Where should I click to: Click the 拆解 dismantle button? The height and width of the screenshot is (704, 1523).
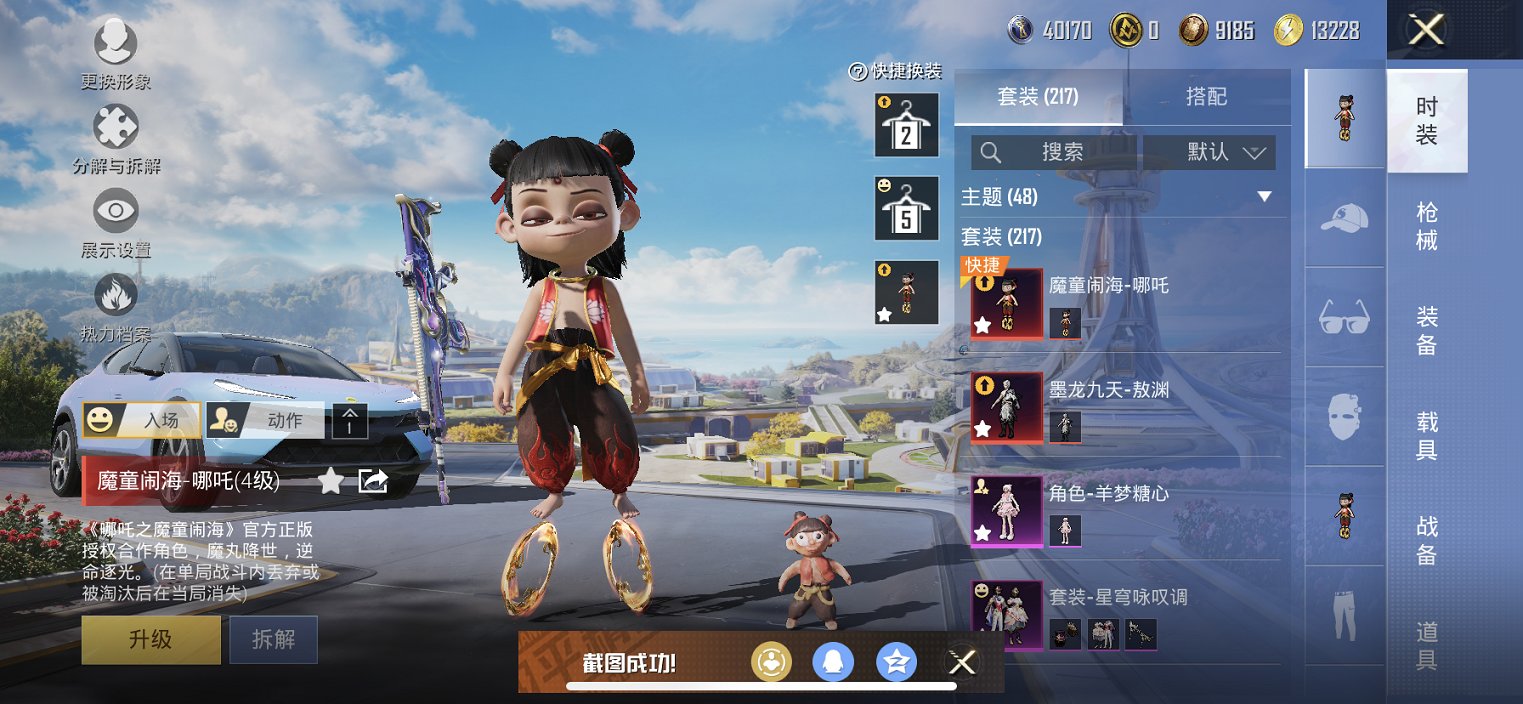click(x=273, y=640)
